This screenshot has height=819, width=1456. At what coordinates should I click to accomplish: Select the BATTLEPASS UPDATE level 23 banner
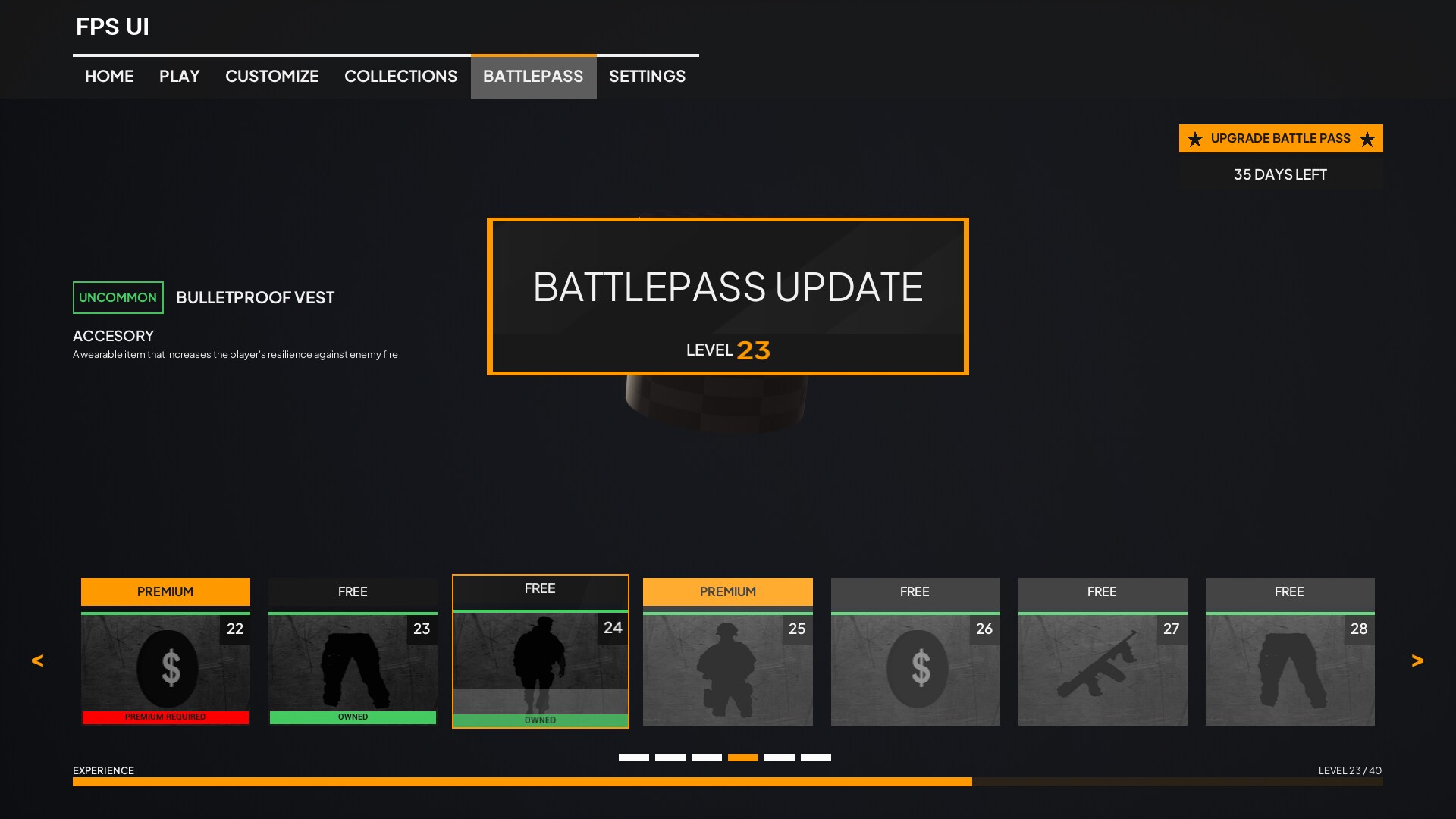pyautogui.click(x=728, y=296)
